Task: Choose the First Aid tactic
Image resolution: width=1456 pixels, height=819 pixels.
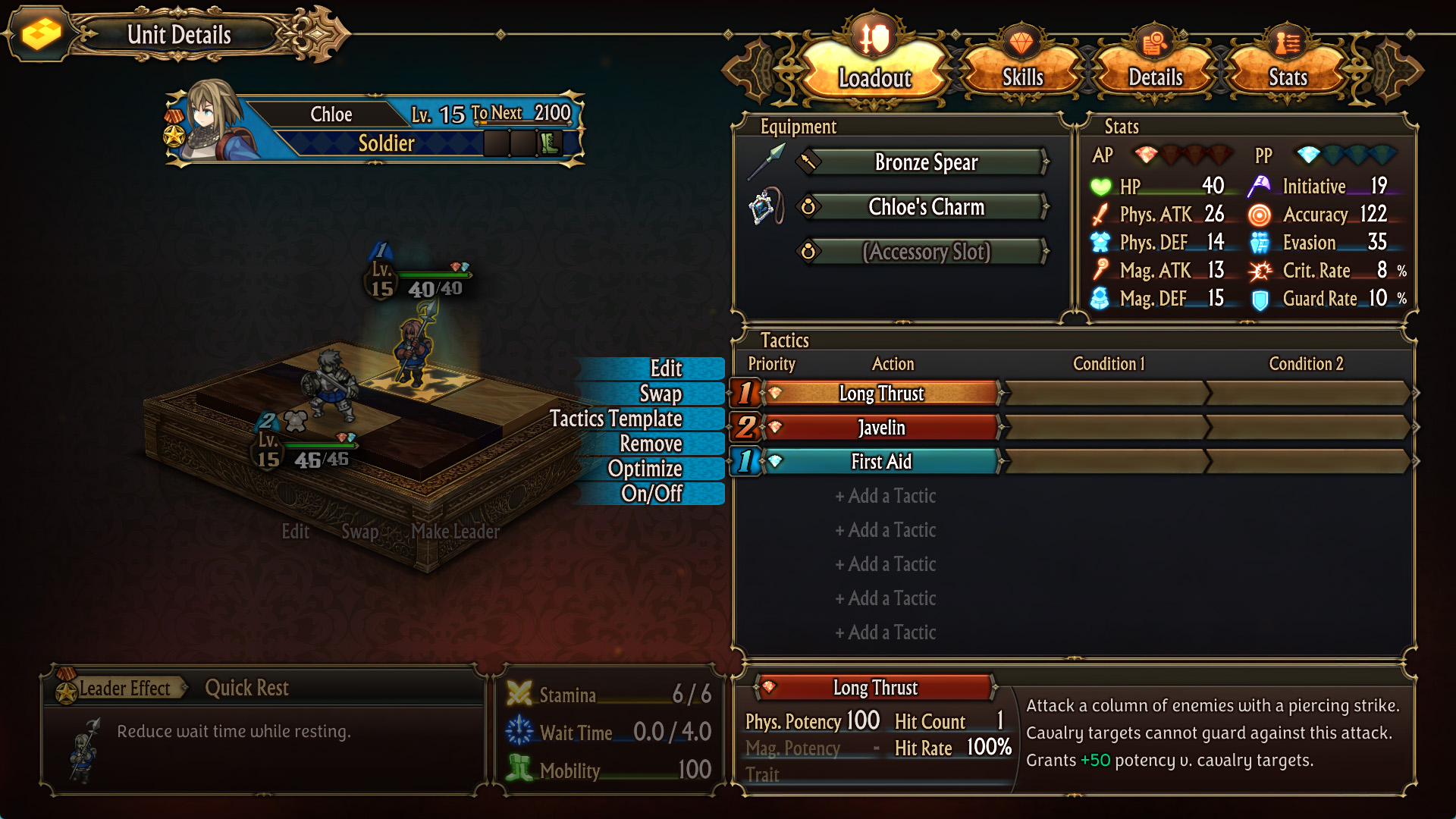Action: pos(881,462)
